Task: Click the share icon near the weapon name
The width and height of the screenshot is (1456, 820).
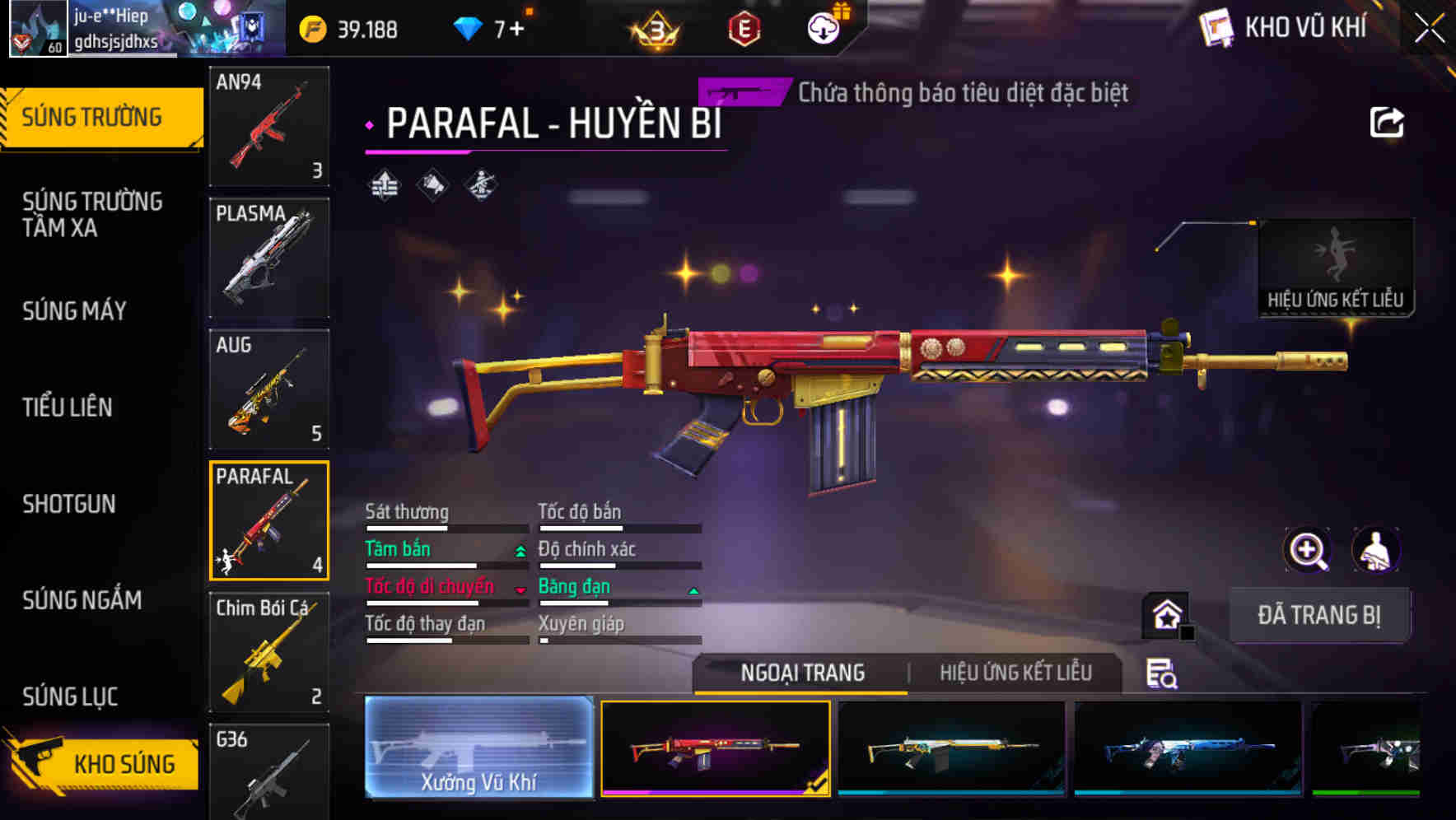Action: pos(1387,121)
